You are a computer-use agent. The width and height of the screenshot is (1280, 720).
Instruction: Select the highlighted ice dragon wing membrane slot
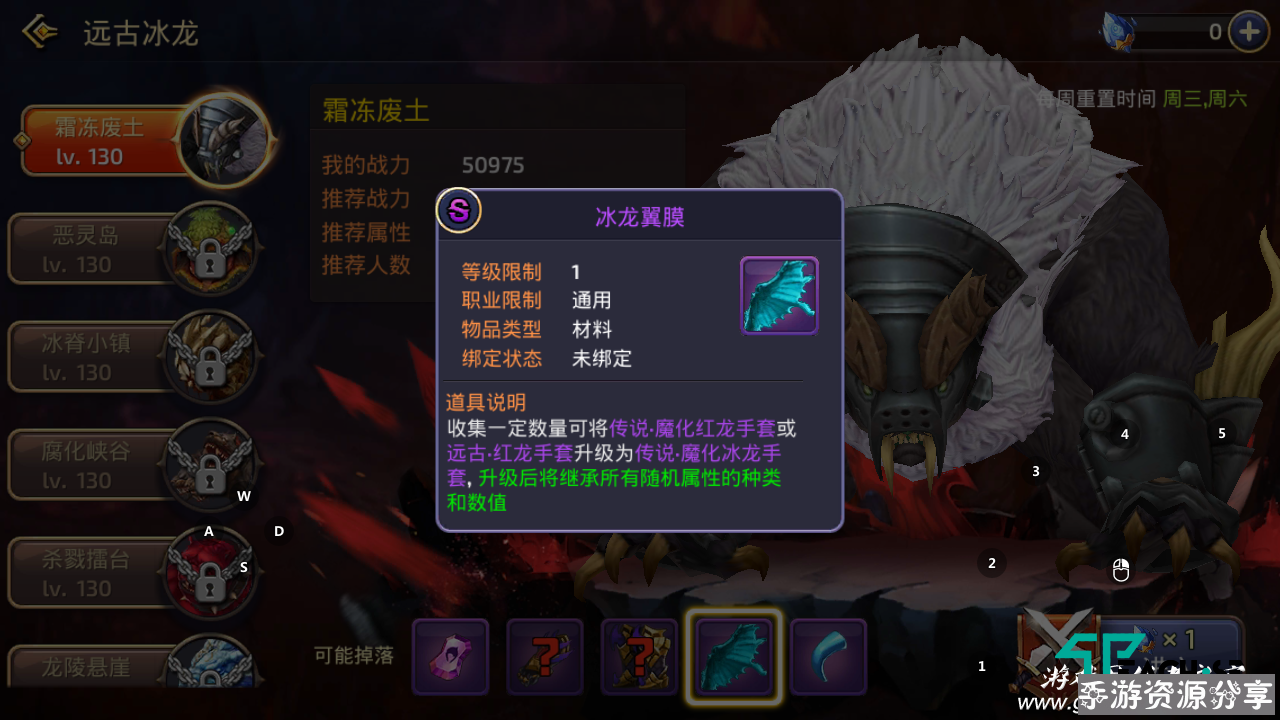click(733, 656)
